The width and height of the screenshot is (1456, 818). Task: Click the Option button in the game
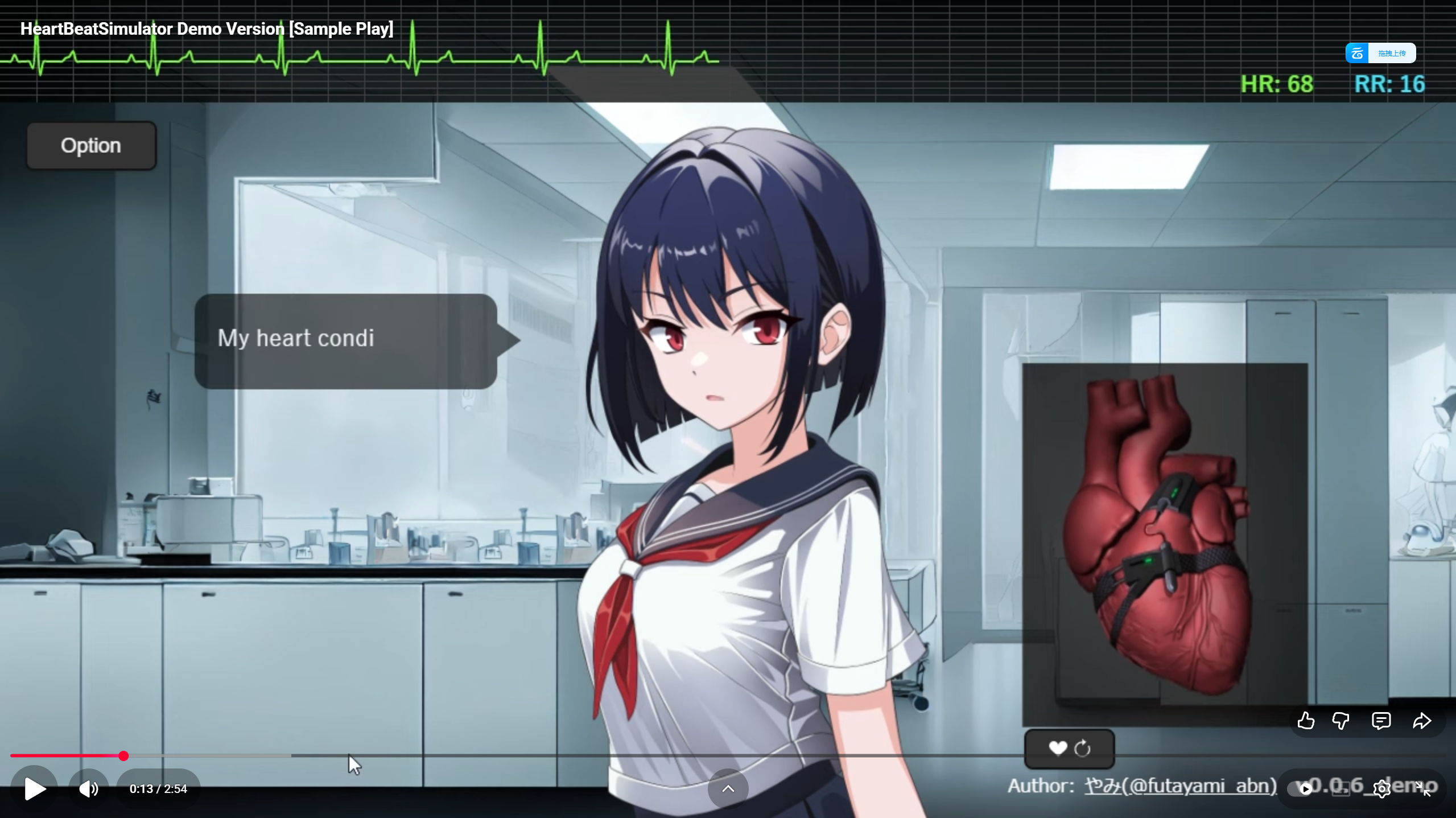pos(90,145)
